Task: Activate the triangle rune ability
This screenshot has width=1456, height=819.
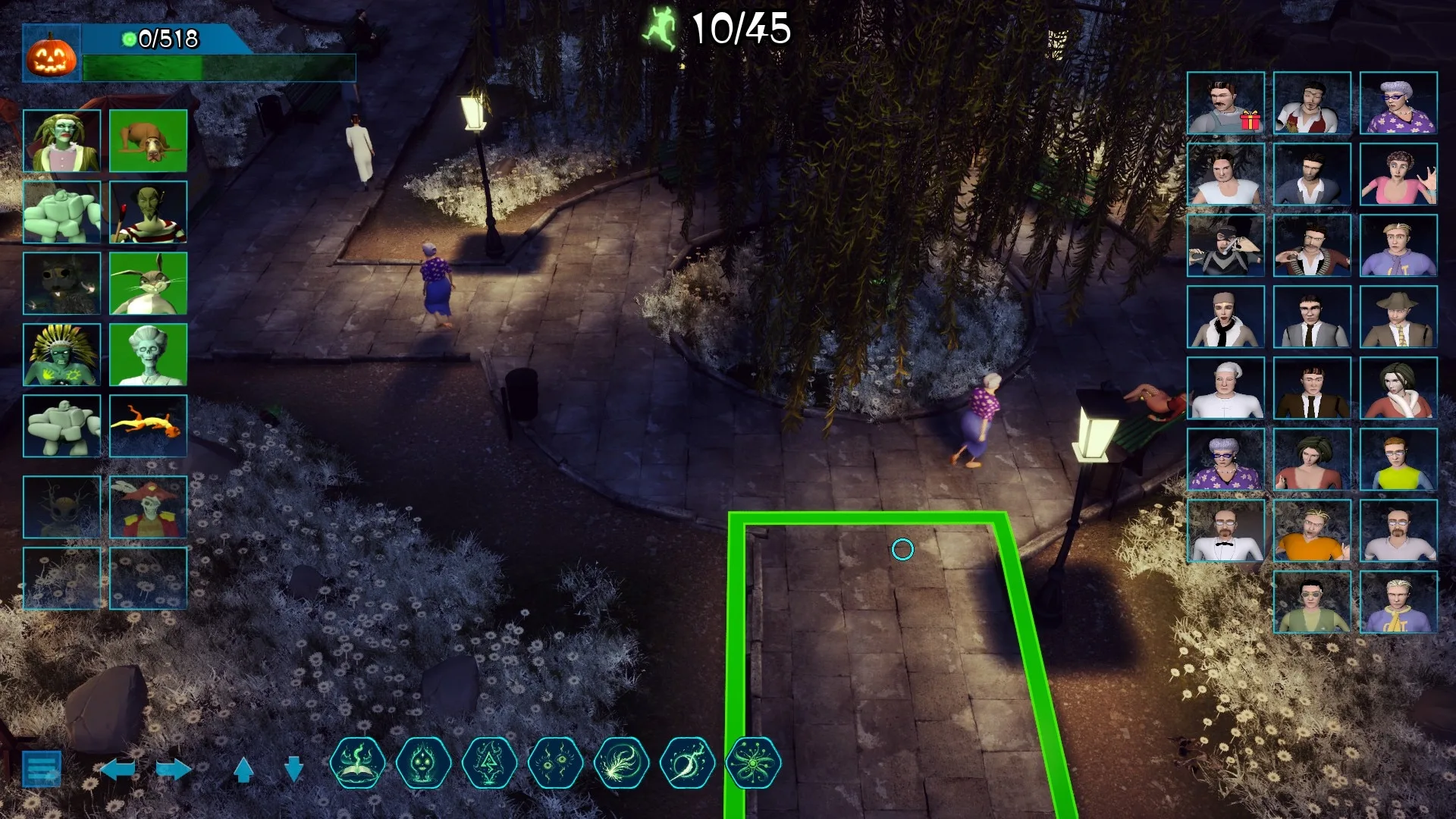Action: tap(490, 763)
